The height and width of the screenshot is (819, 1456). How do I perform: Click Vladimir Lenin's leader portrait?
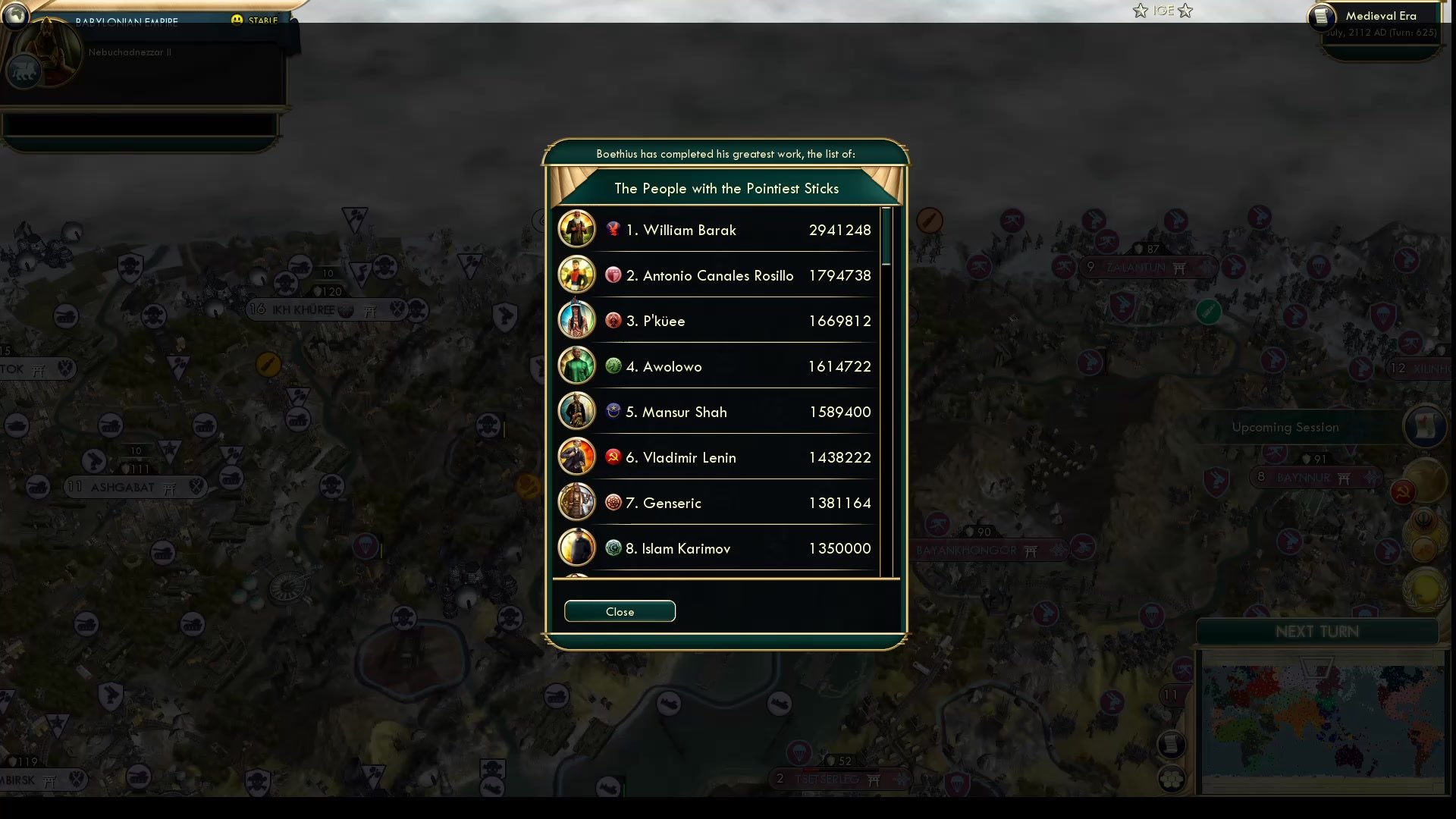pyautogui.click(x=576, y=457)
